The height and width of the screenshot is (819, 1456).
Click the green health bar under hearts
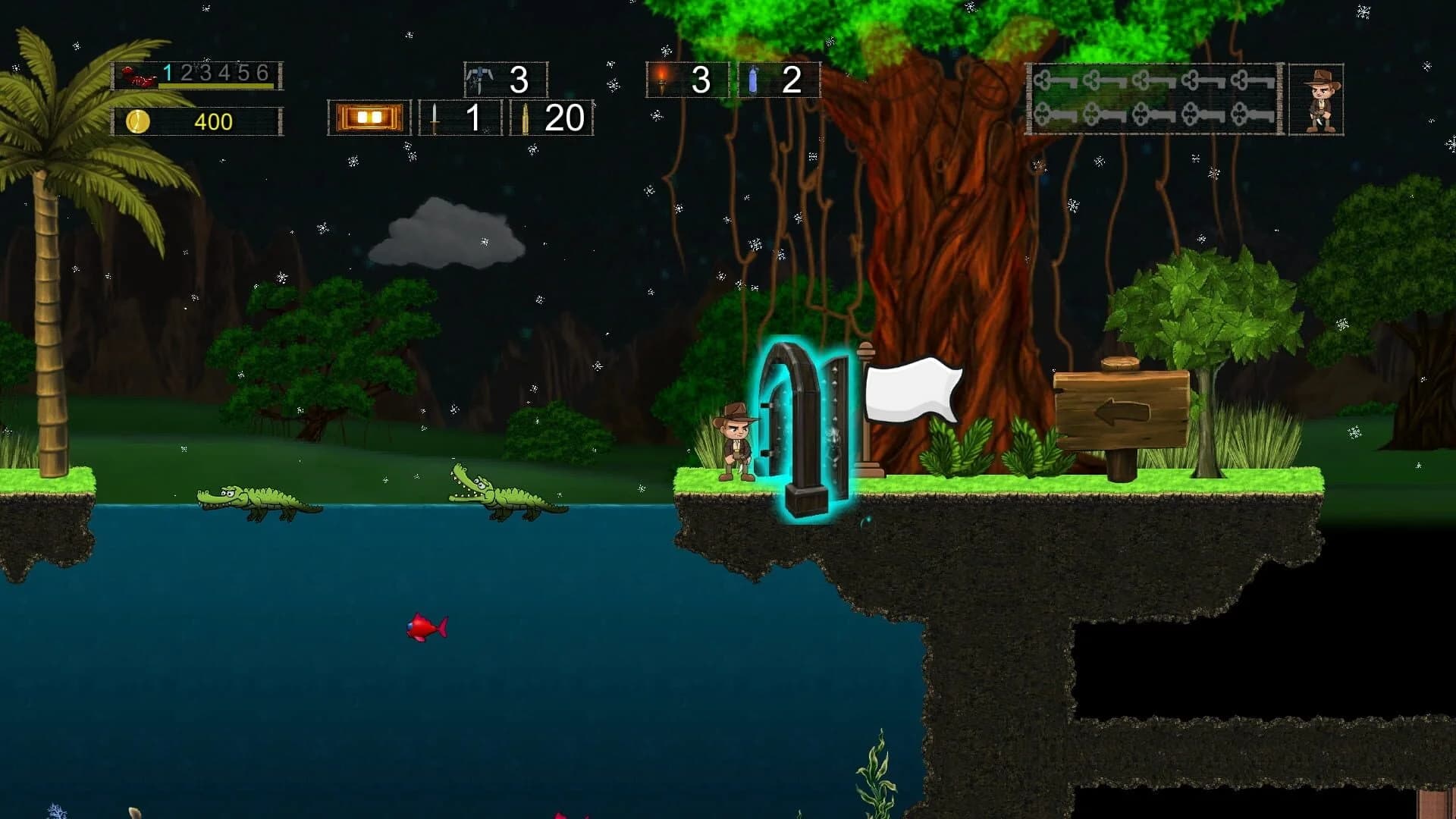click(x=216, y=86)
